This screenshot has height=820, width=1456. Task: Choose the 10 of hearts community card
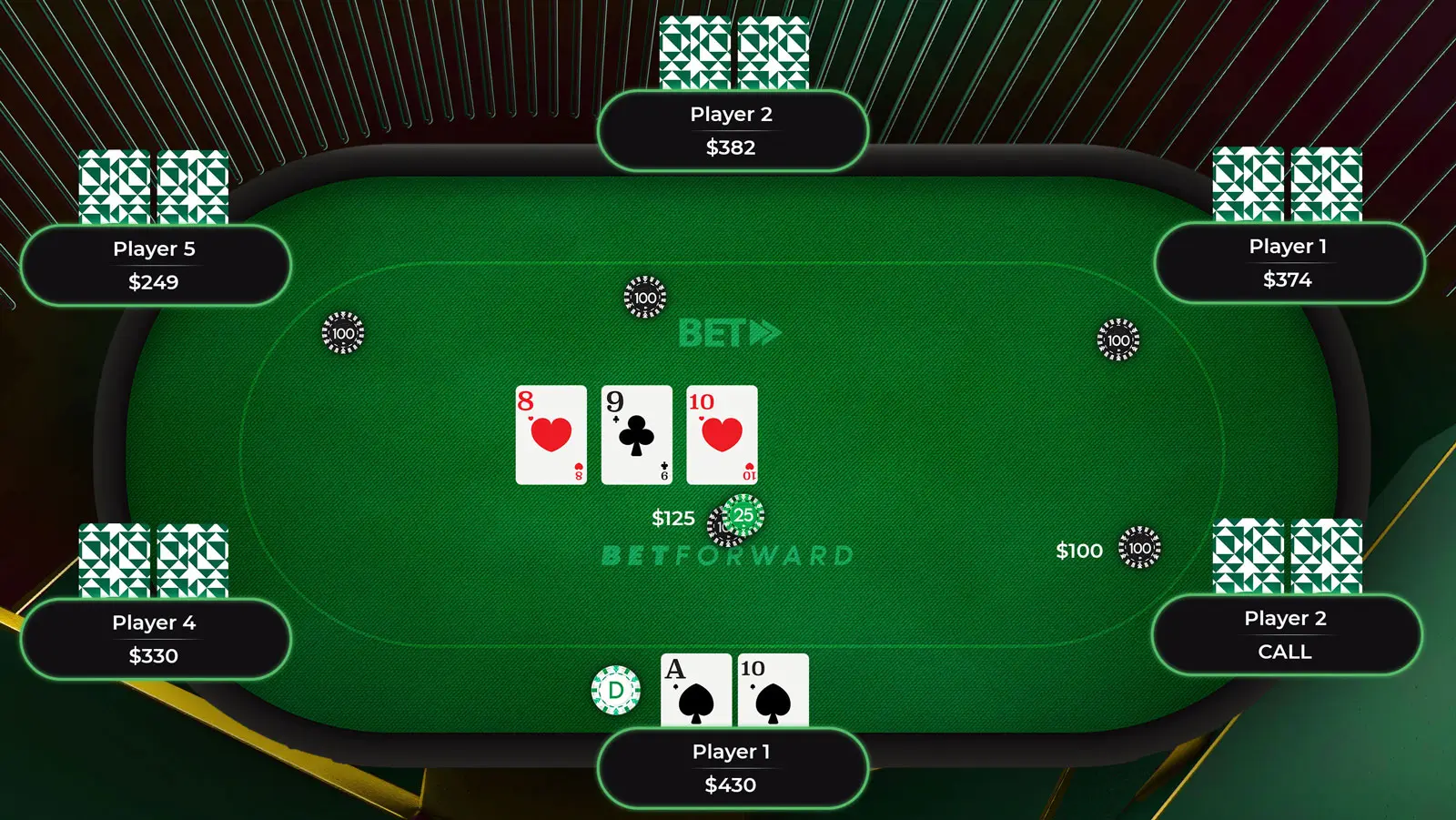(x=722, y=435)
